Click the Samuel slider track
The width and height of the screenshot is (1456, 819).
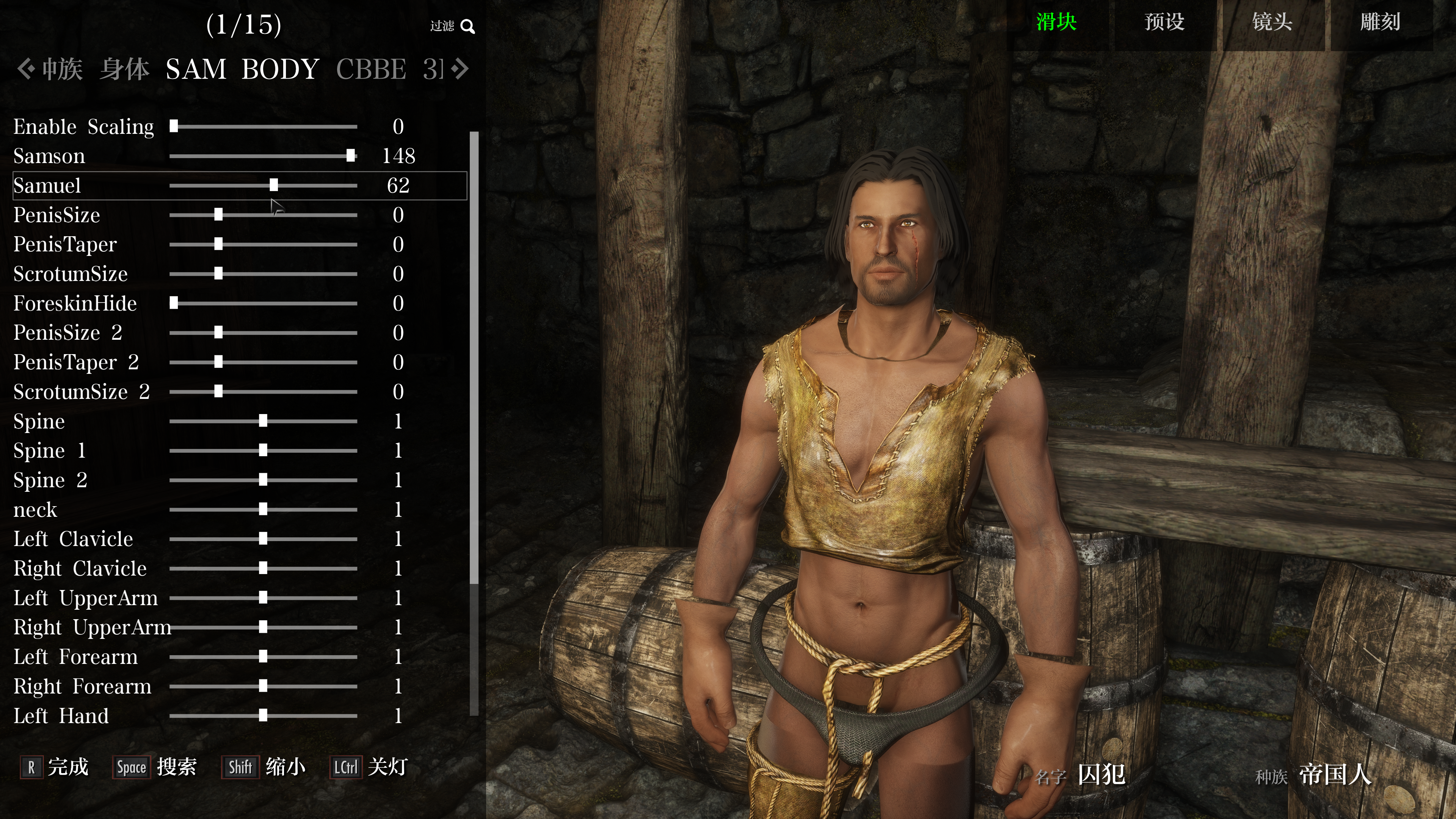click(273, 185)
